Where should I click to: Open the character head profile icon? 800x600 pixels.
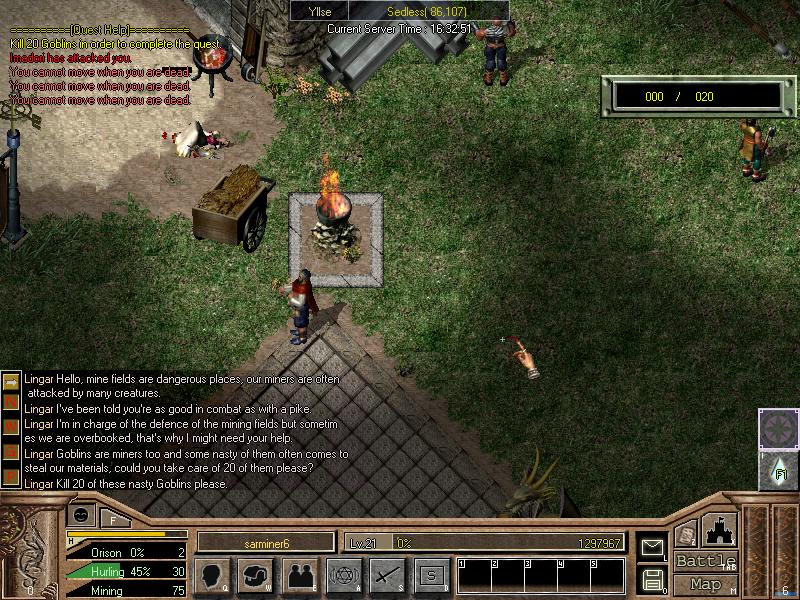(x=211, y=575)
